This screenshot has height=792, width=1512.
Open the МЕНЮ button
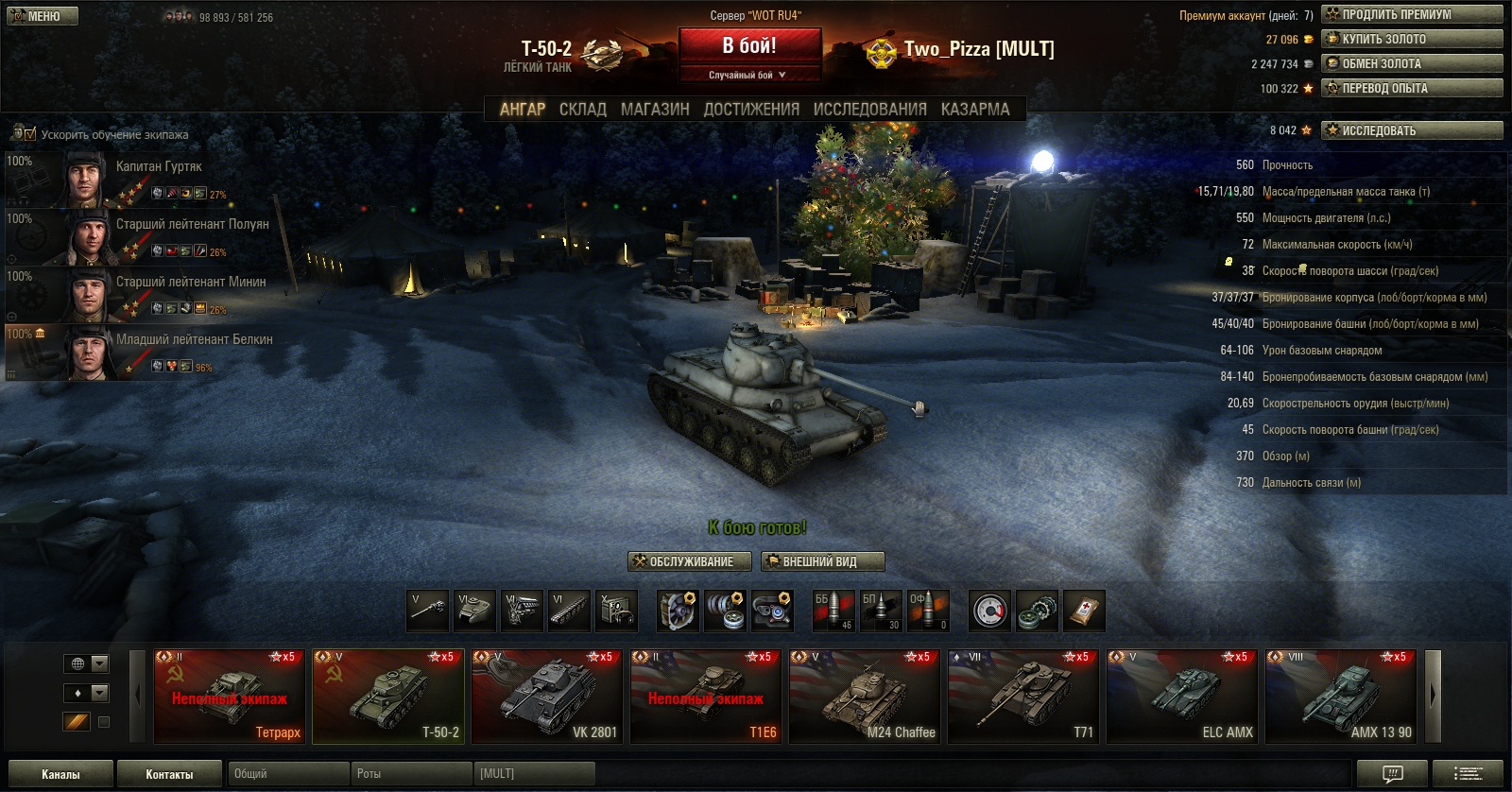click(x=42, y=16)
